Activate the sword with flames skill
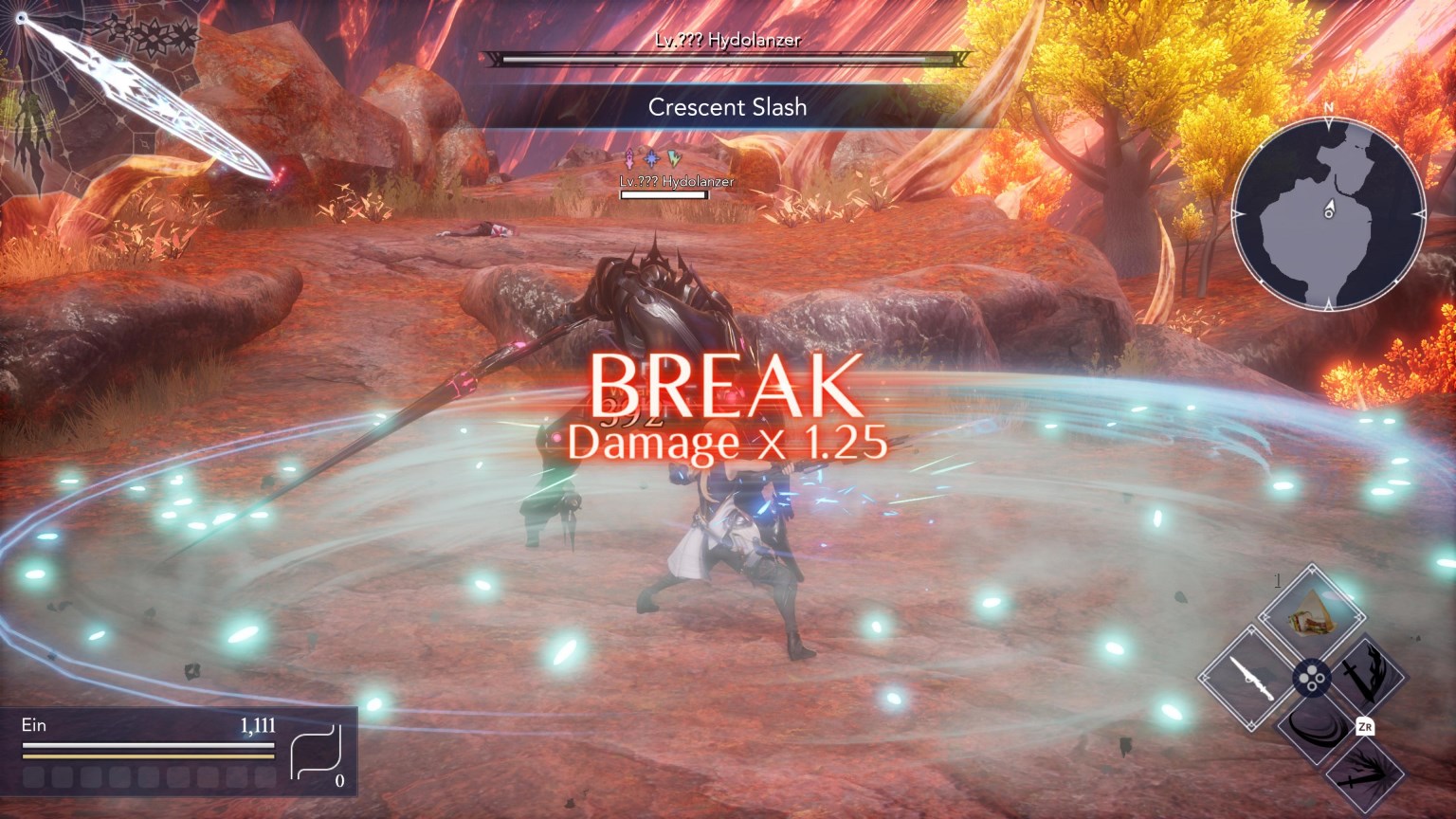 click(x=1368, y=676)
